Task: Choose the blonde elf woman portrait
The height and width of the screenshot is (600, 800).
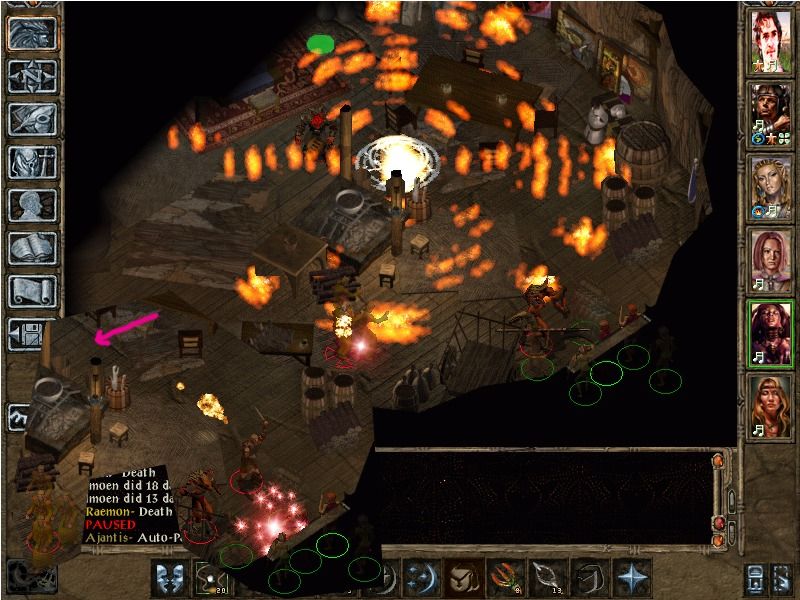Action: (x=770, y=184)
